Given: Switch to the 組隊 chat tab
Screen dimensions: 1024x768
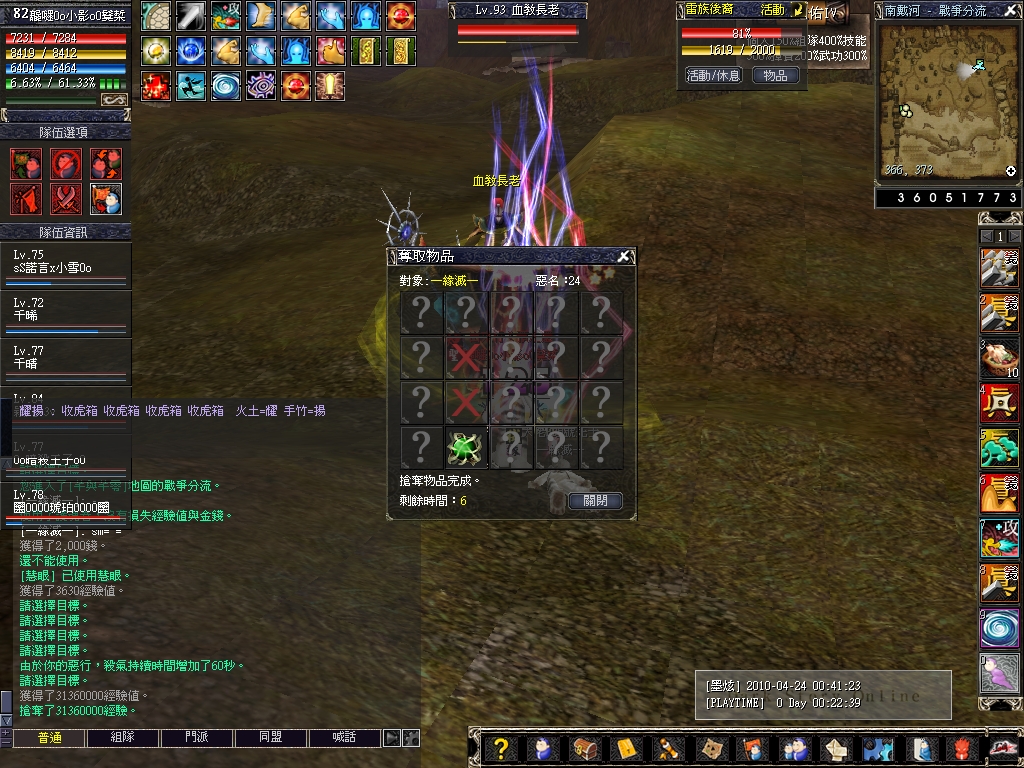Looking at the screenshot, I should [x=123, y=738].
